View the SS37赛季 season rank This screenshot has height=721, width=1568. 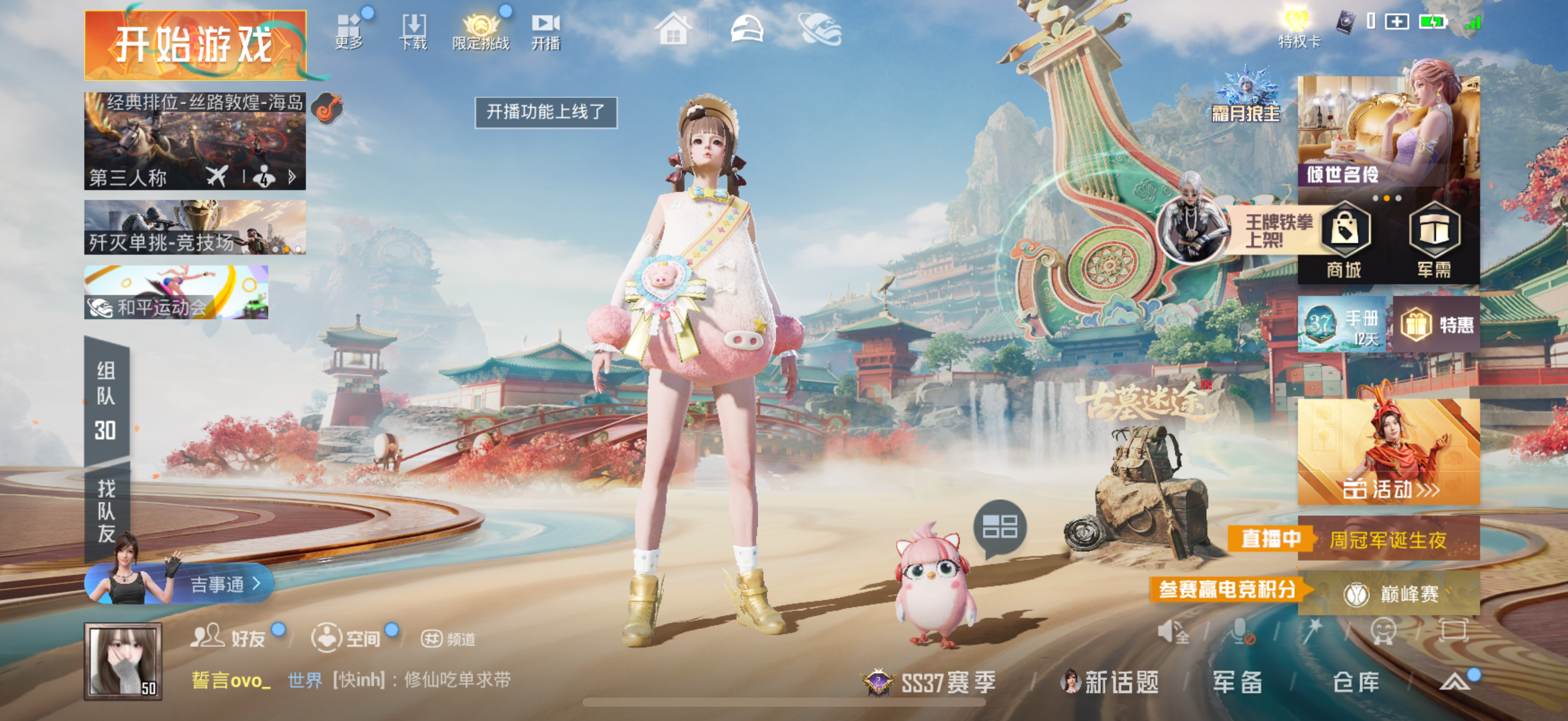click(x=930, y=682)
